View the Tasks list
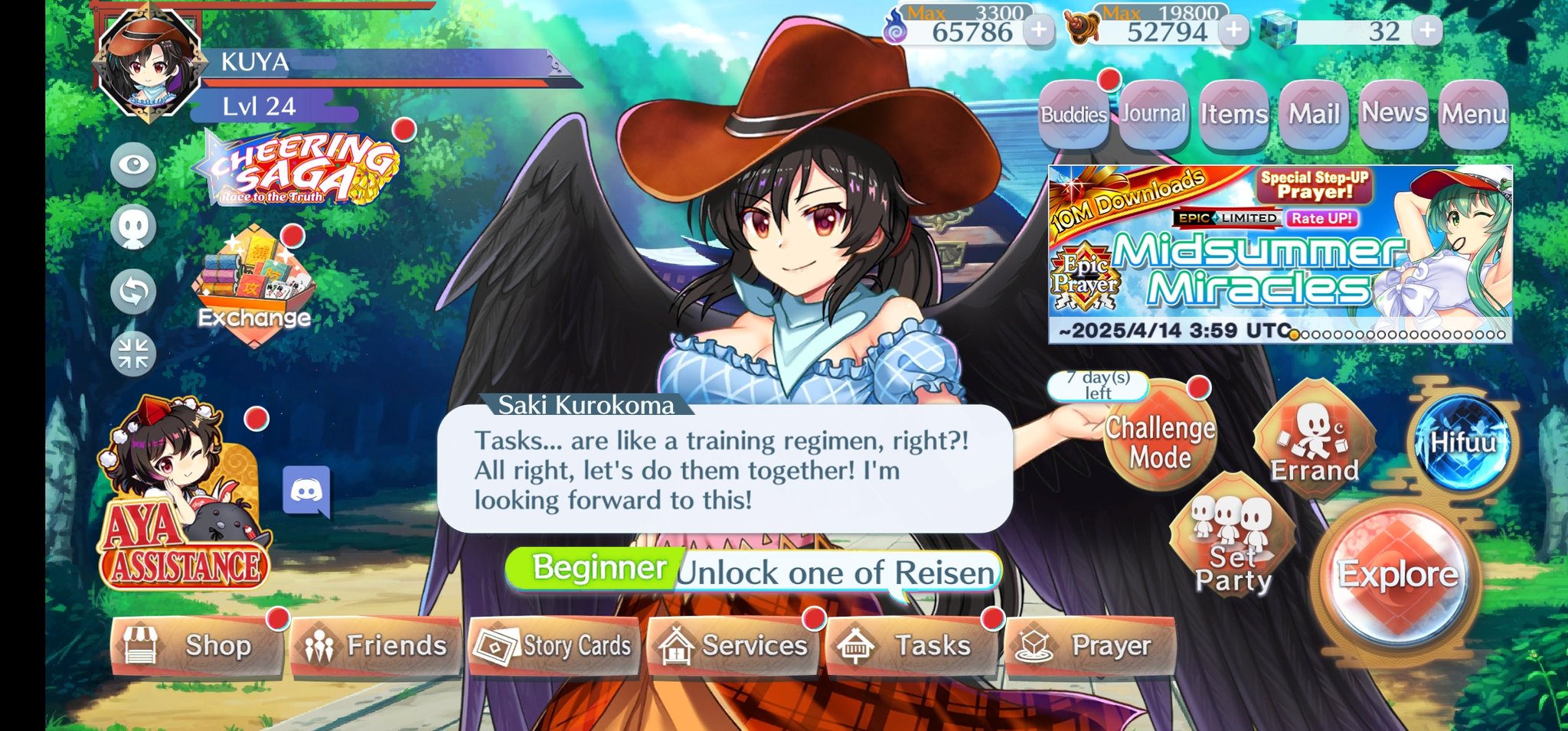Screen dimensions: 1568x731 point(911,646)
